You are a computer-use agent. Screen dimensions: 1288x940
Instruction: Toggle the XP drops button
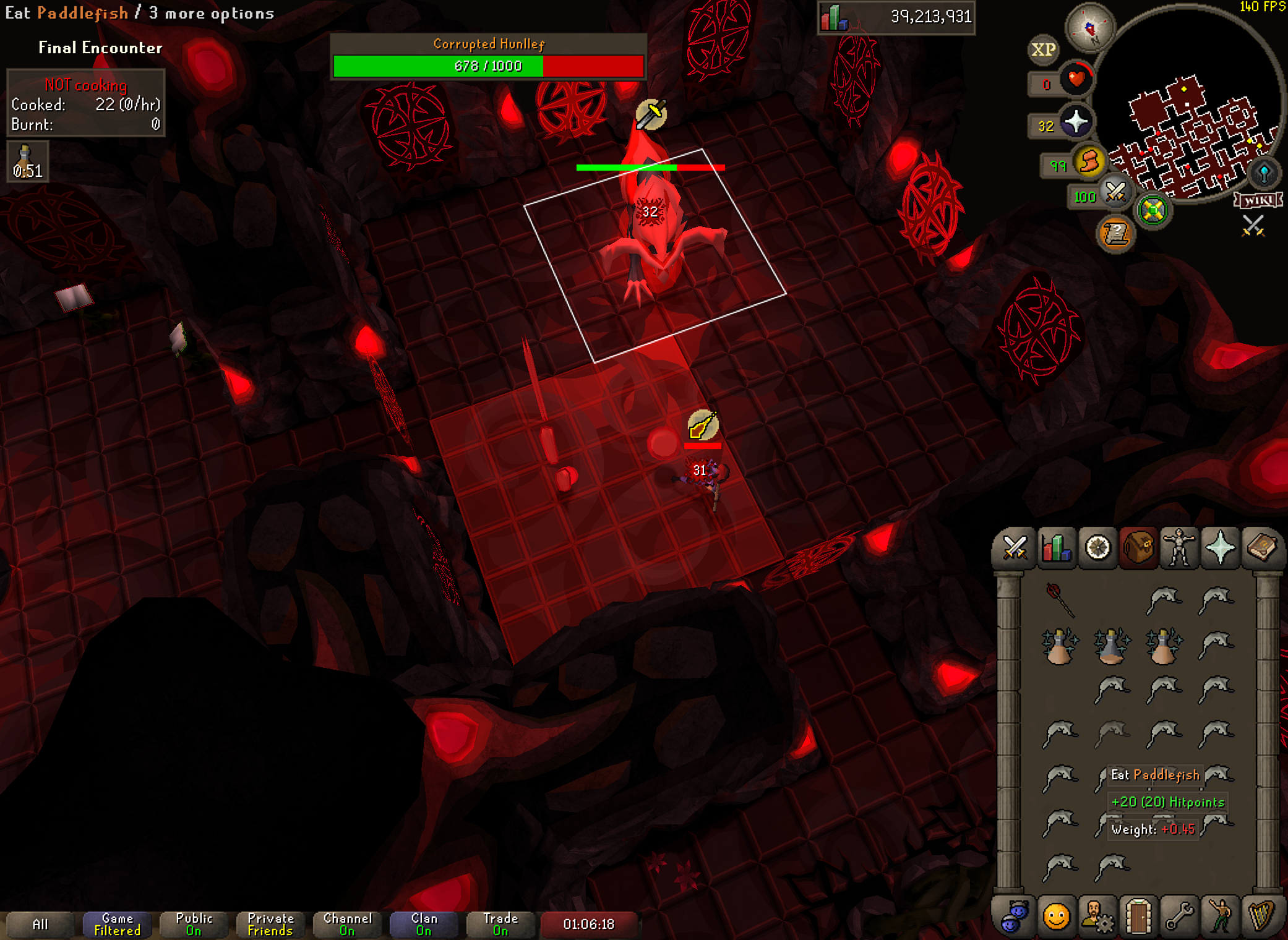point(1044,50)
